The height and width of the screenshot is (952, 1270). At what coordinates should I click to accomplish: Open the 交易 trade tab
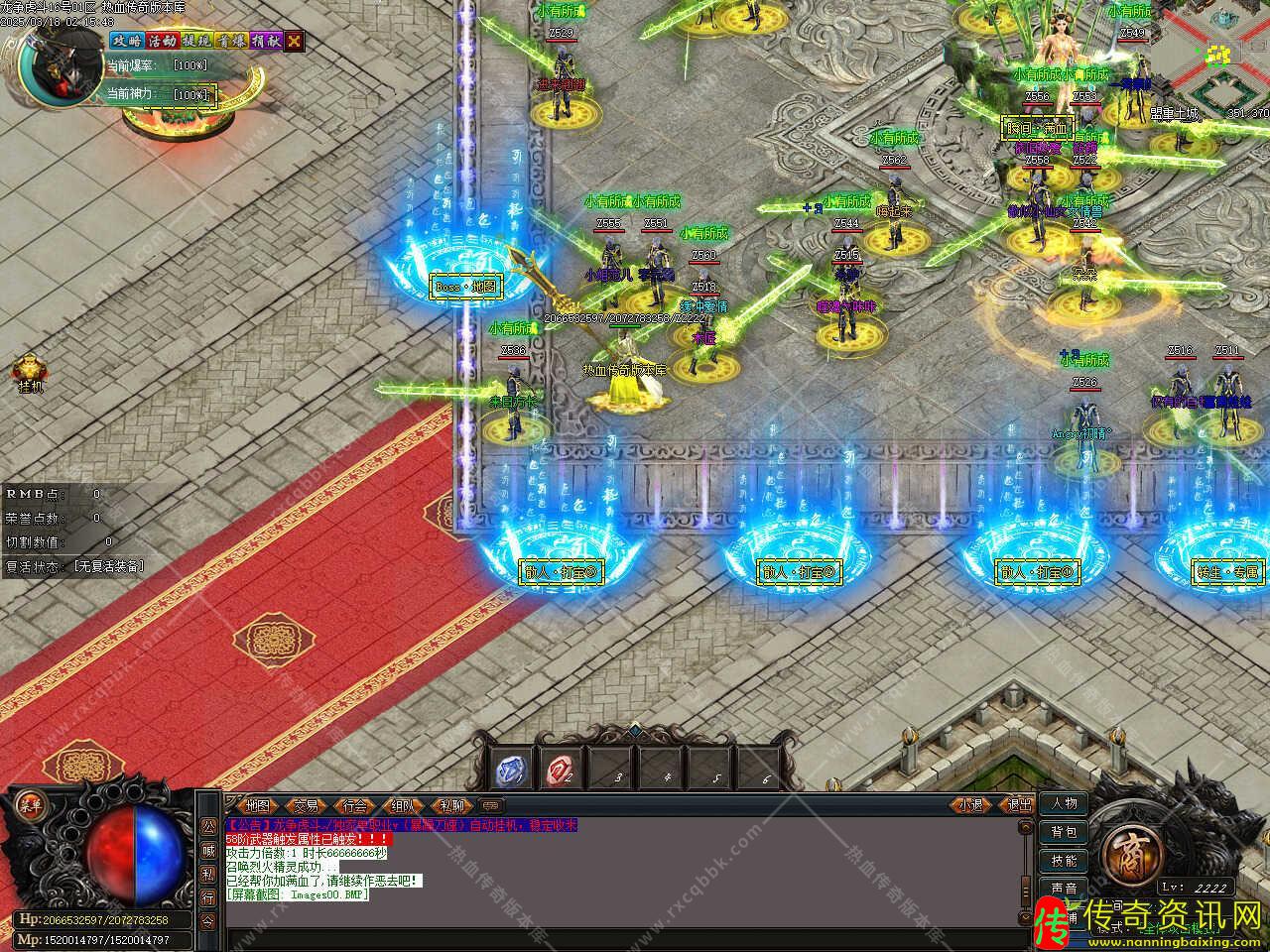point(307,805)
